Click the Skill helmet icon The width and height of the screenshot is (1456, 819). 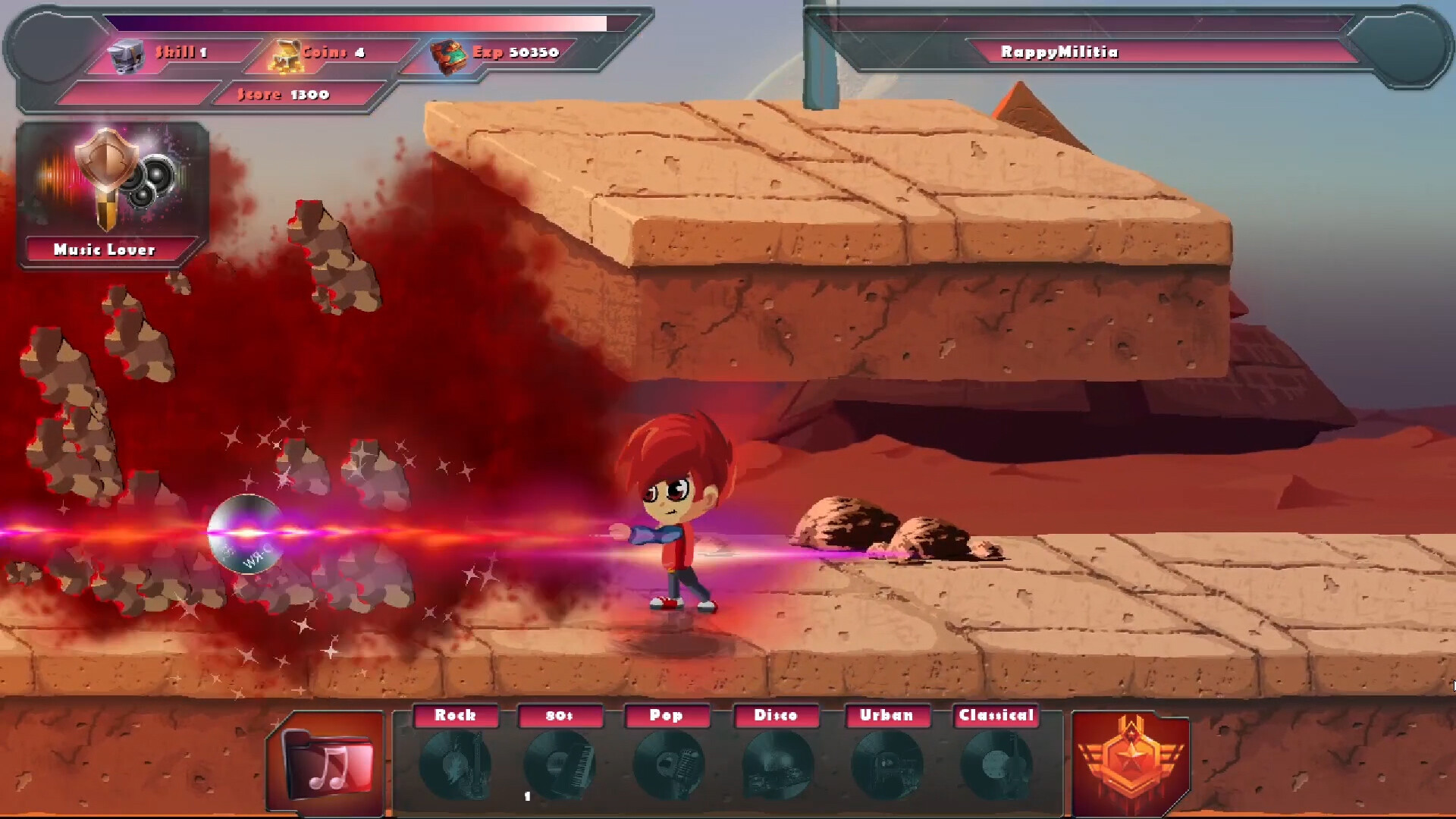[x=126, y=55]
